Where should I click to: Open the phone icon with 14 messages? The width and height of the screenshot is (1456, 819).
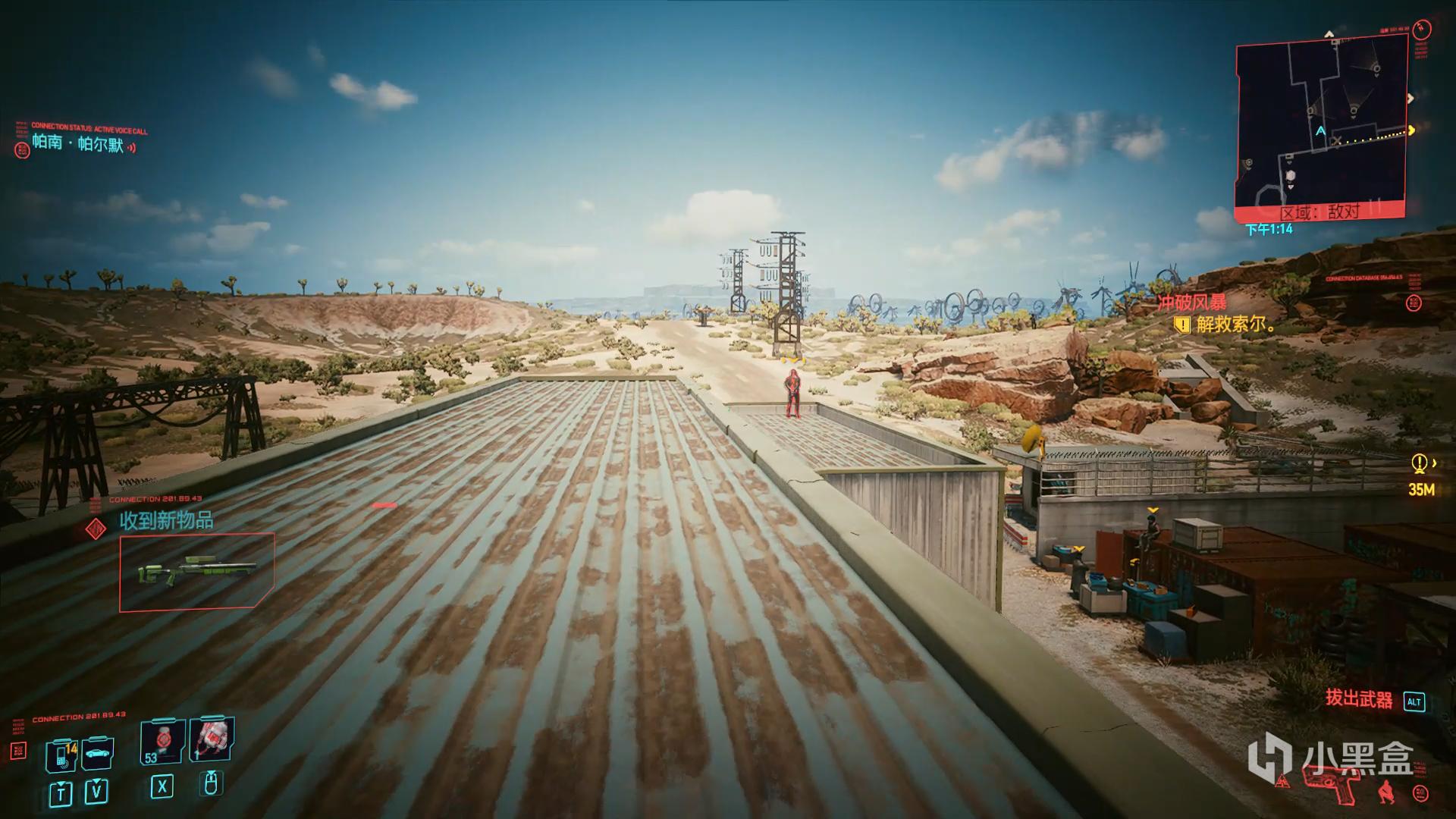click(61, 755)
